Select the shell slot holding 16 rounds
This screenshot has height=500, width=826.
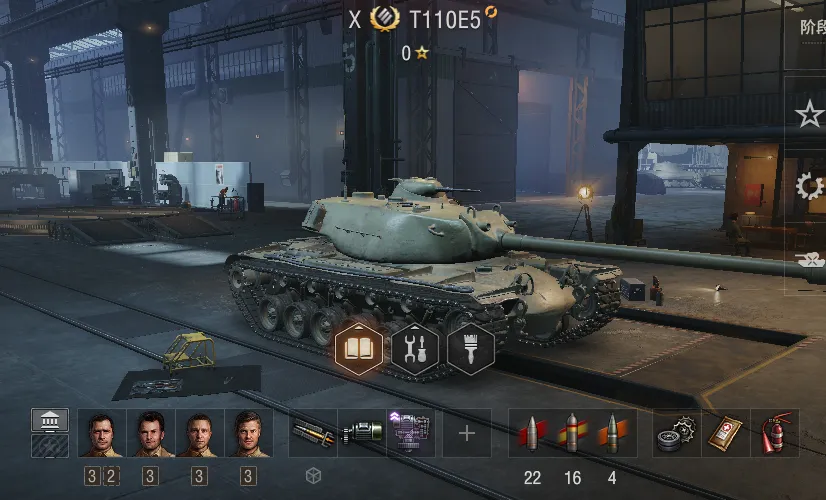pyautogui.click(x=572, y=433)
